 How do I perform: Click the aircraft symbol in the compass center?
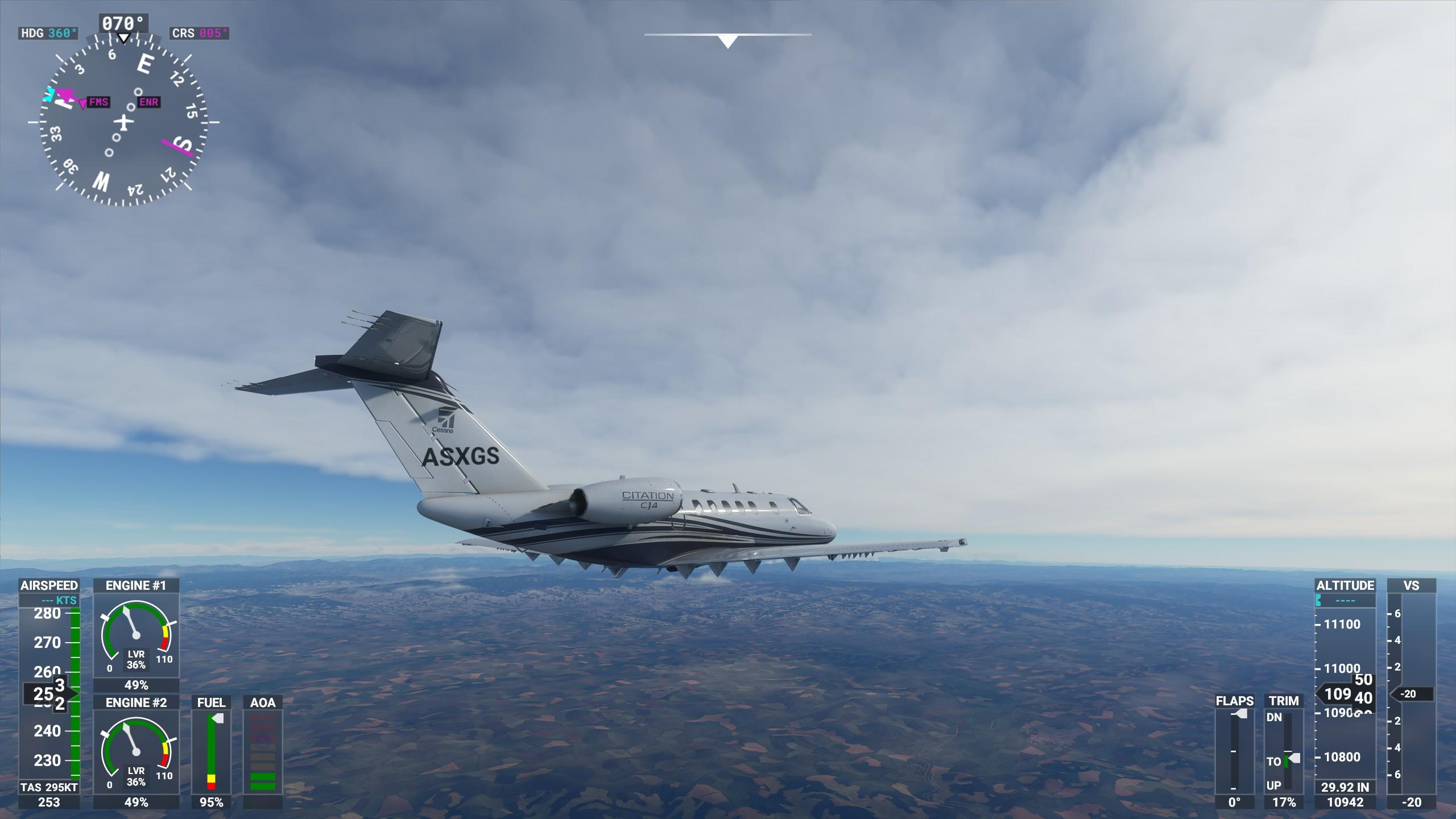124,121
